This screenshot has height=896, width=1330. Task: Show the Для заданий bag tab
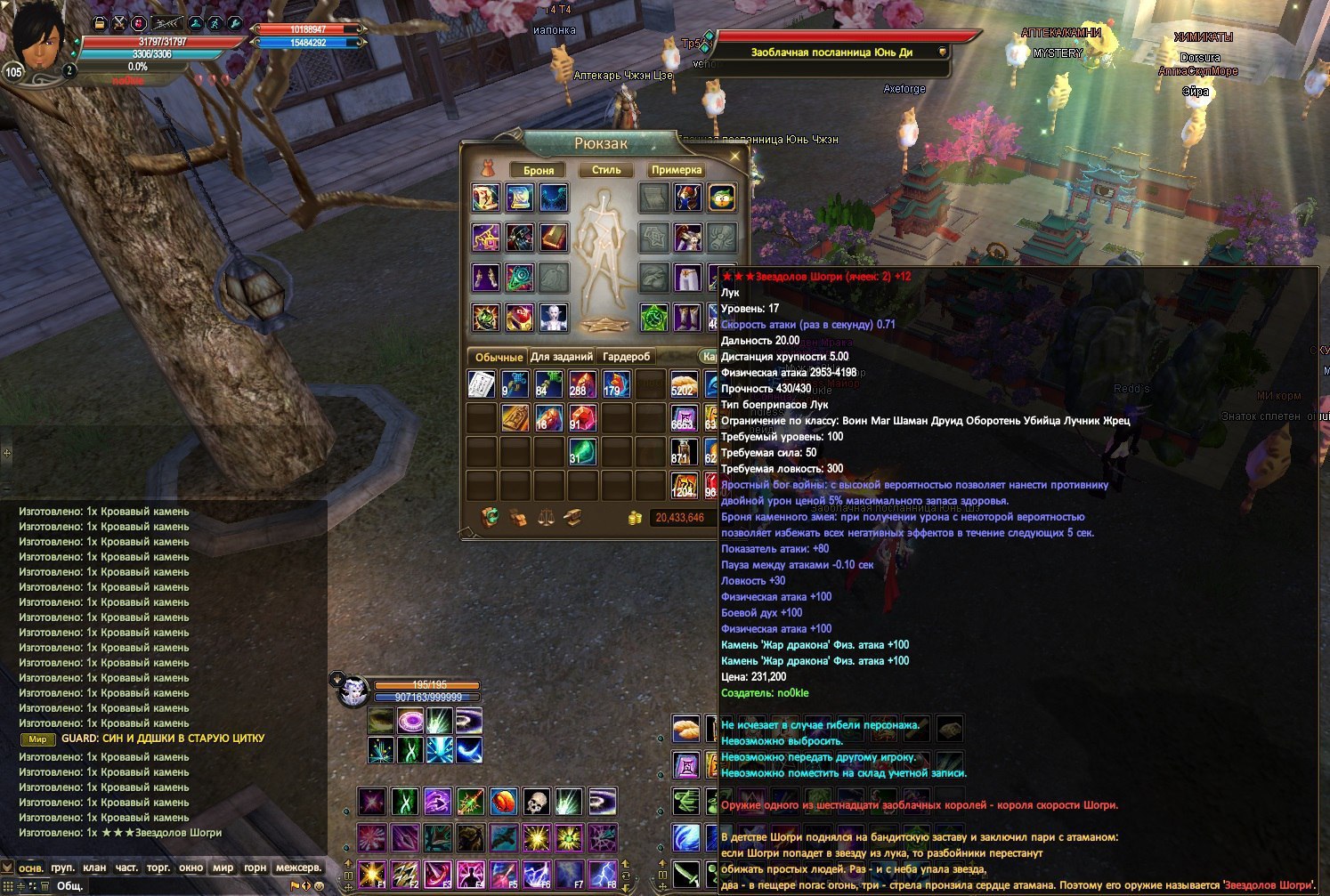coord(562,357)
